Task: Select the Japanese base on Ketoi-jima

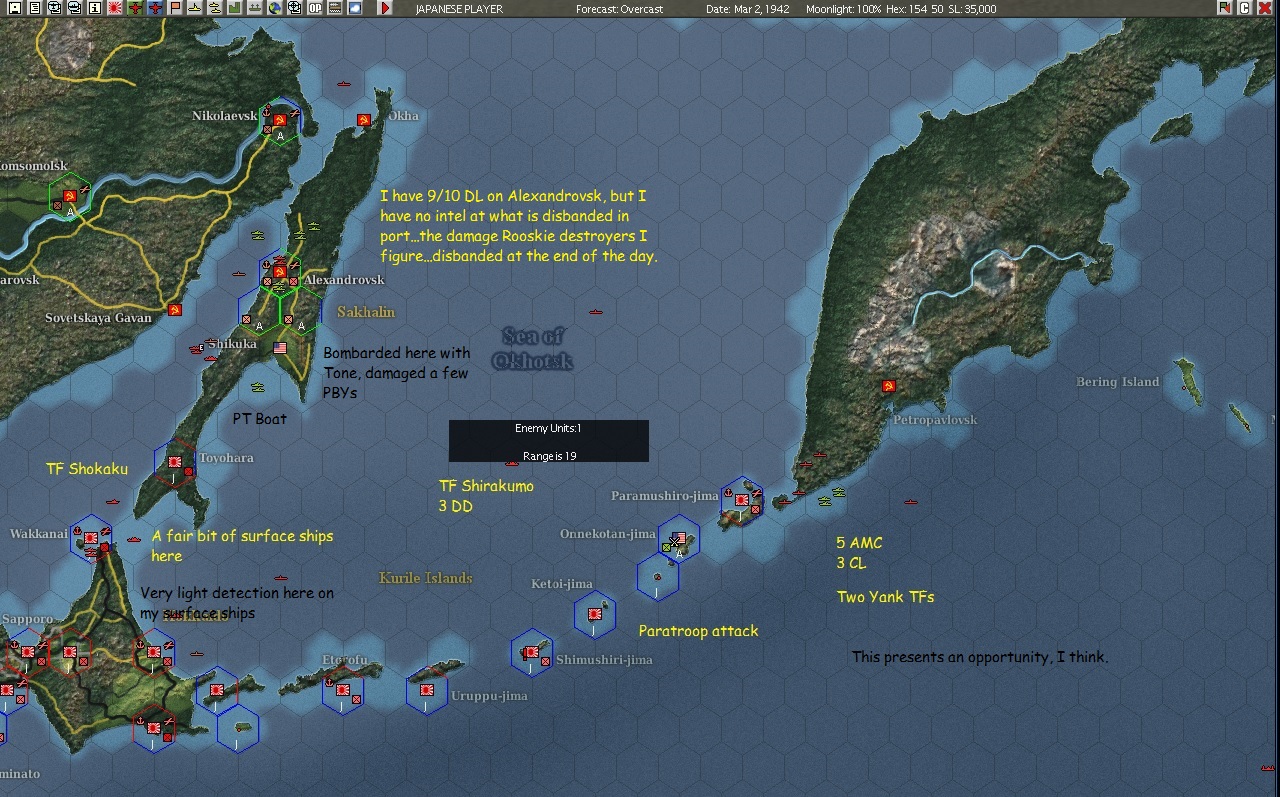Action: (x=595, y=613)
